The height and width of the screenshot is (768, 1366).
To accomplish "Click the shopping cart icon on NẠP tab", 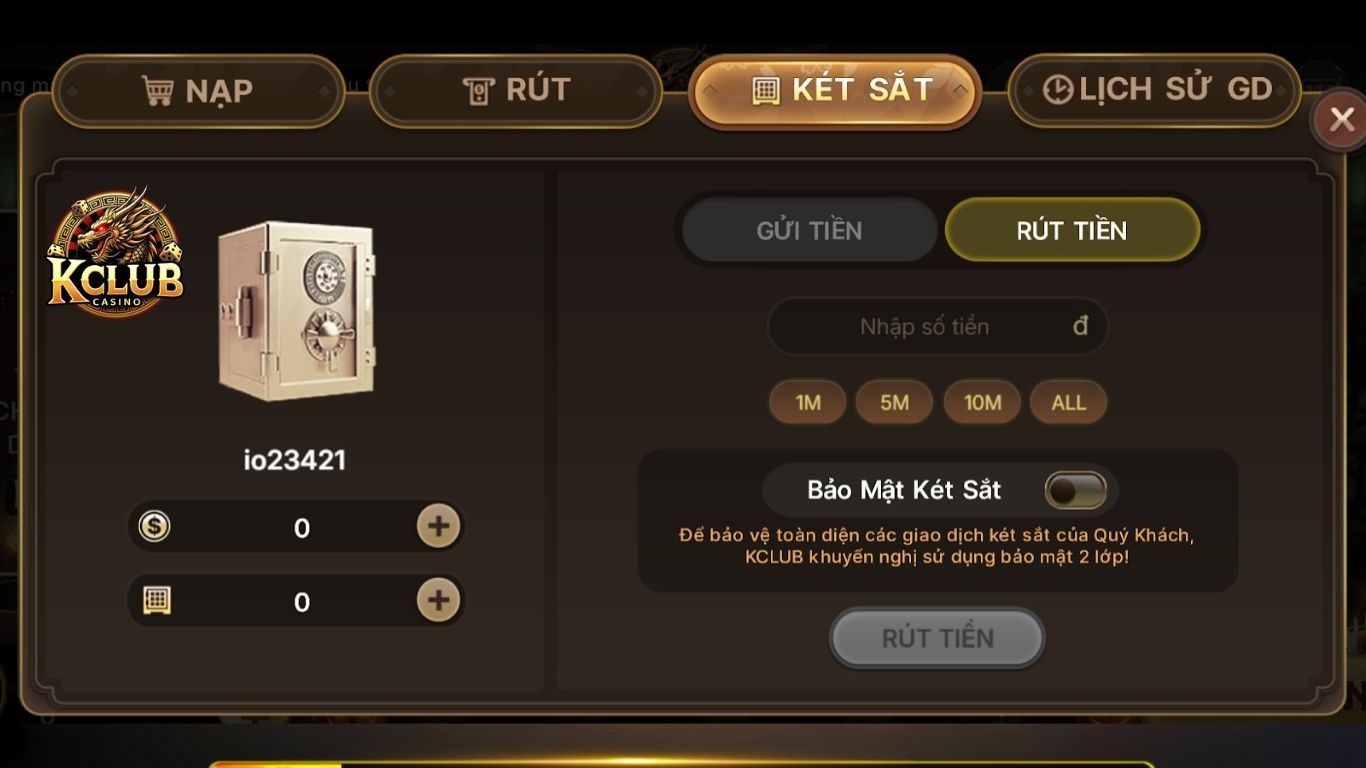I will 158,89.
